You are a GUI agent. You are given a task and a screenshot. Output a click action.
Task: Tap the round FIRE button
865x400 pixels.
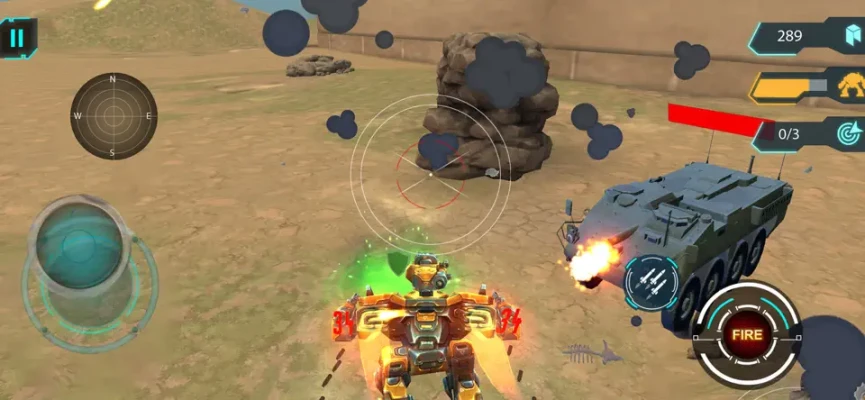(x=747, y=333)
